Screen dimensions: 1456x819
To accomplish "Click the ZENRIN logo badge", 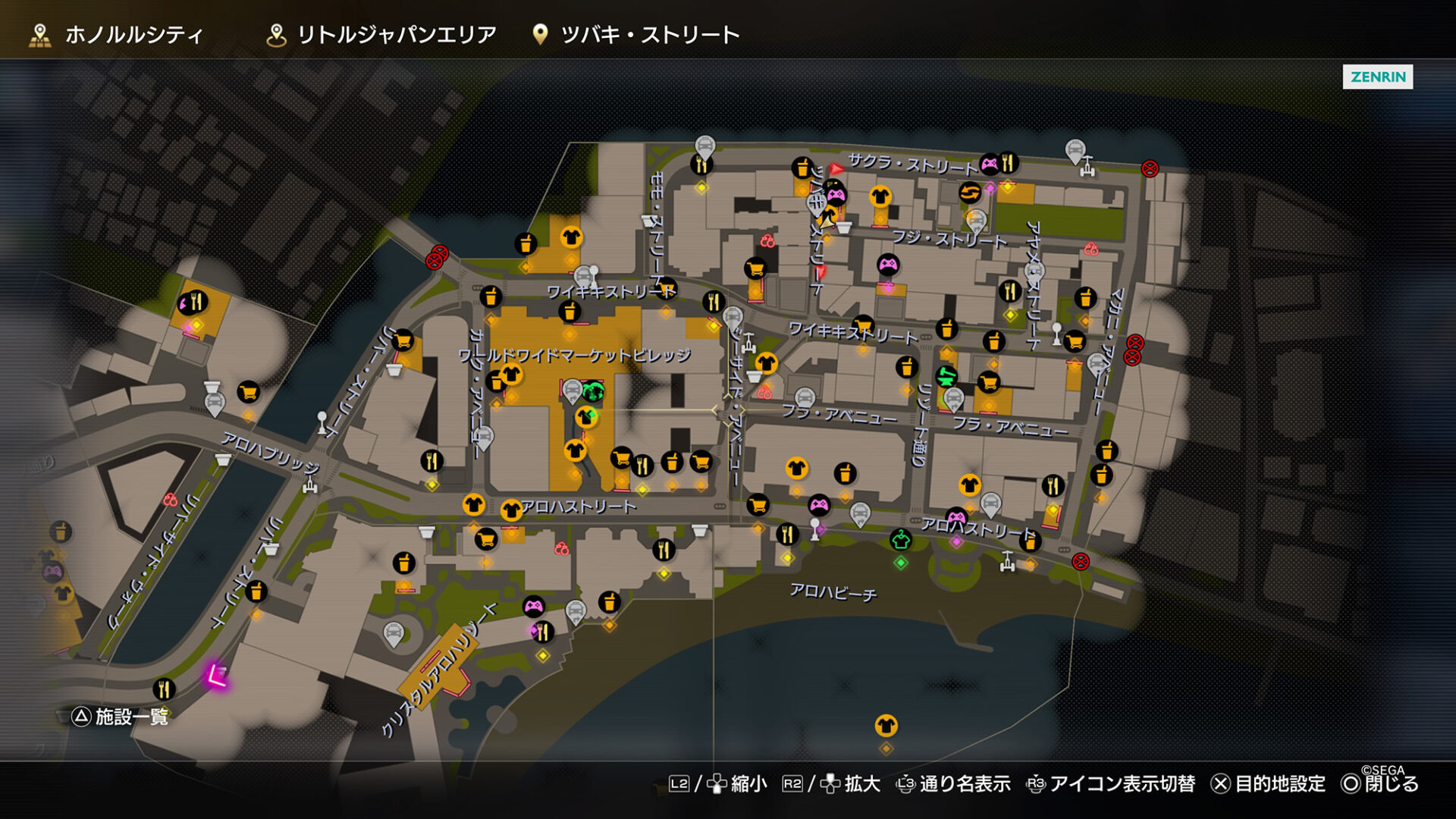I will click(1377, 77).
